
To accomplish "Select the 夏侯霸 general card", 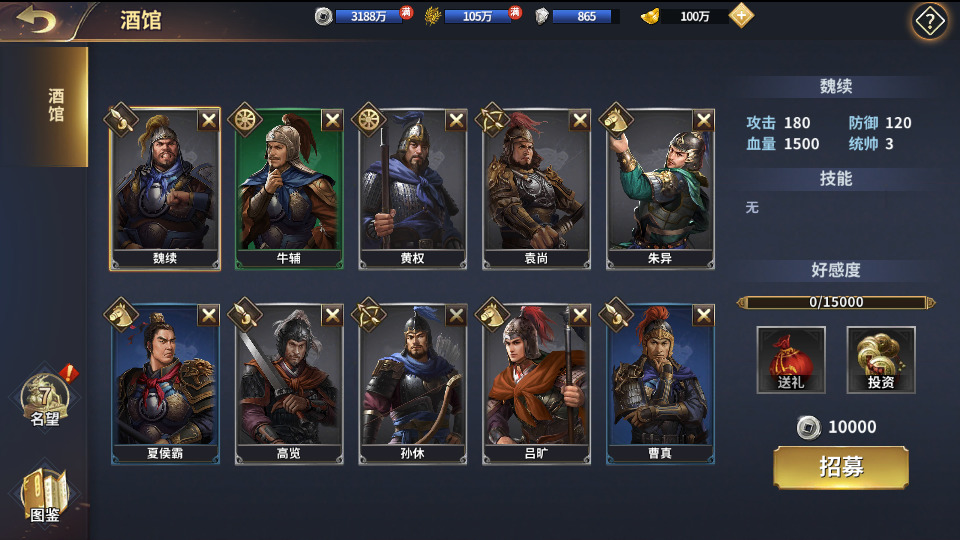I will (x=165, y=384).
